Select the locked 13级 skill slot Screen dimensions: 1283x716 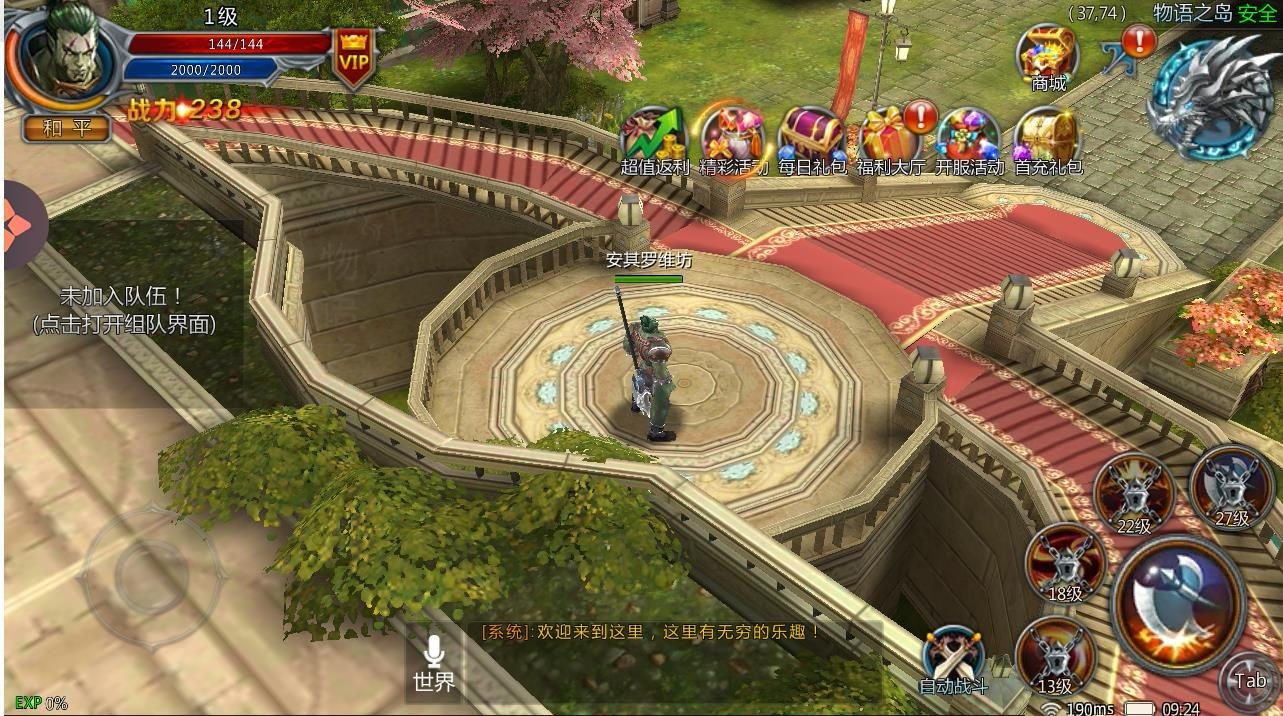pos(1055,656)
